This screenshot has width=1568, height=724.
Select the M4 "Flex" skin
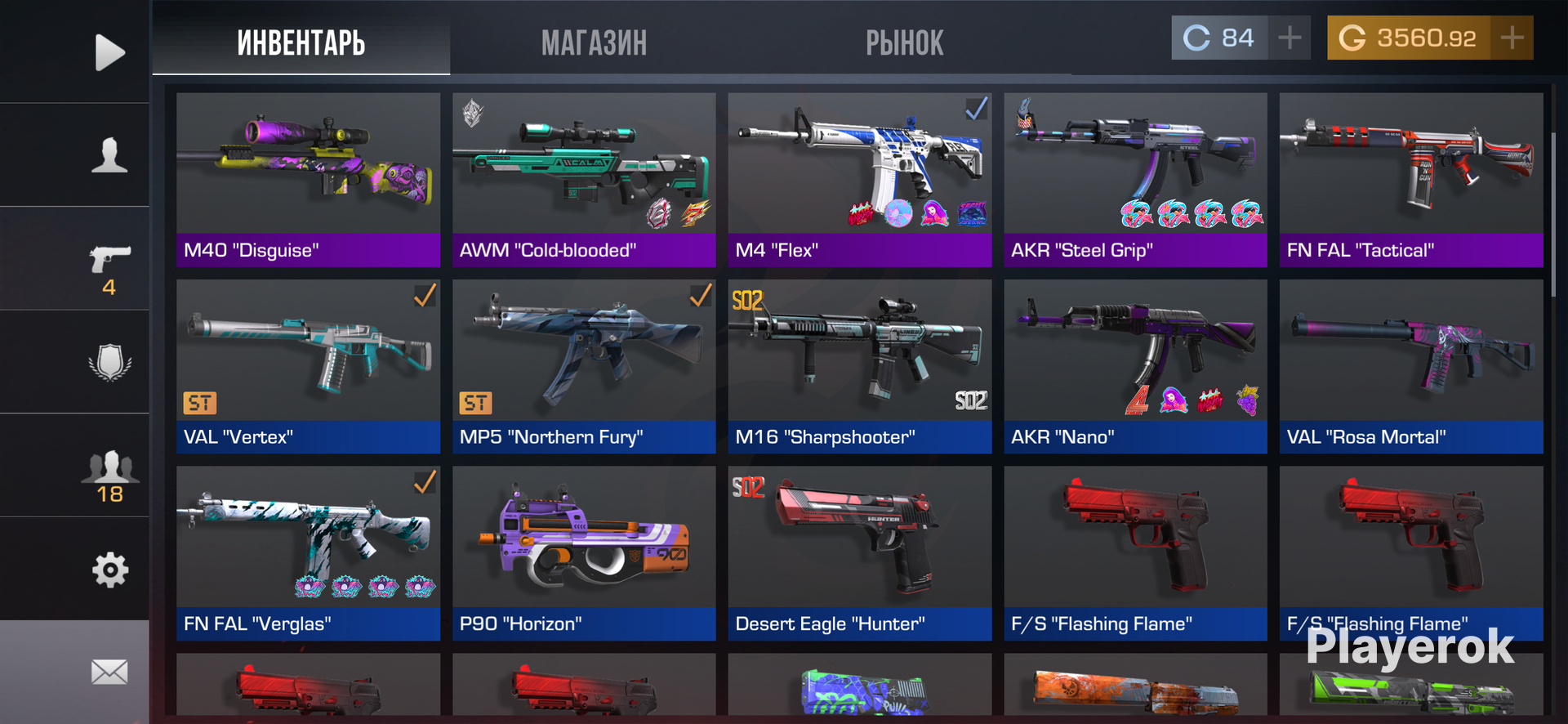859,180
